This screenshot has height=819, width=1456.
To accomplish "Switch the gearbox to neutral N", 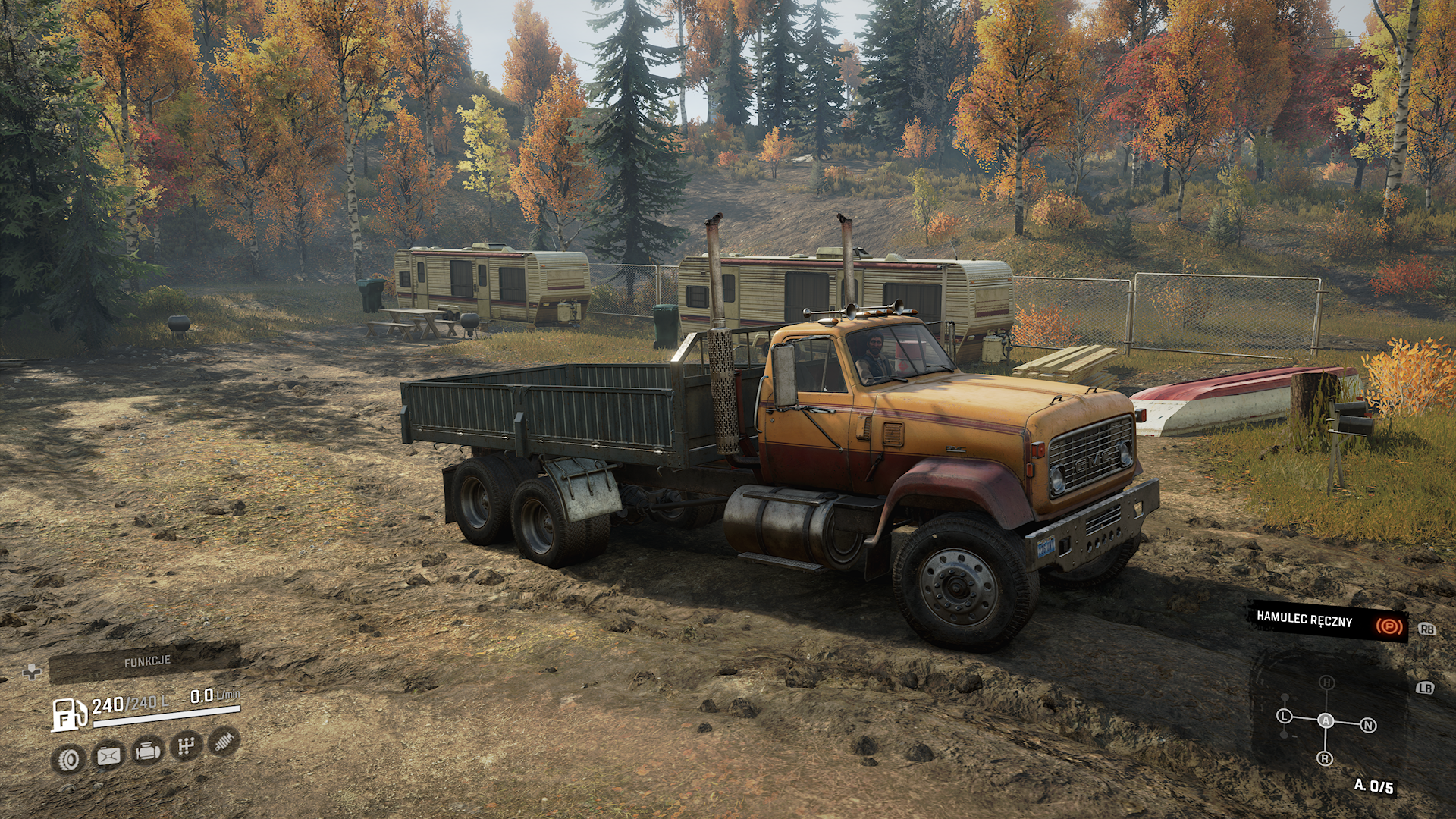I will (1368, 726).
